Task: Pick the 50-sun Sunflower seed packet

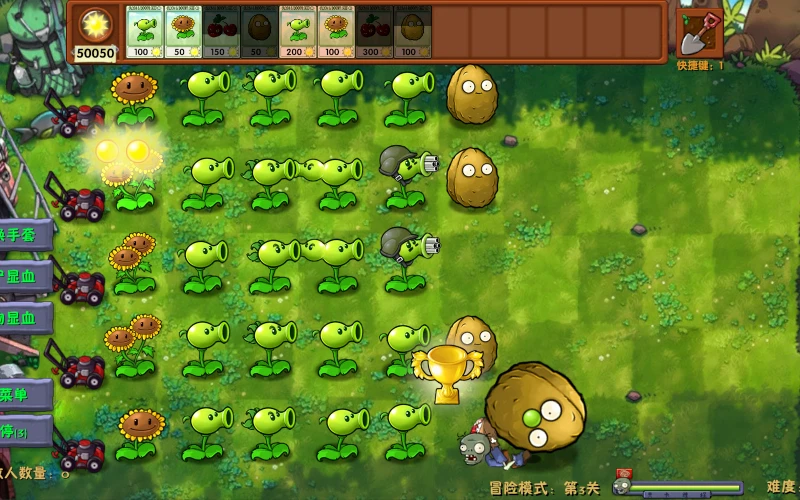Action: click(182, 33)
